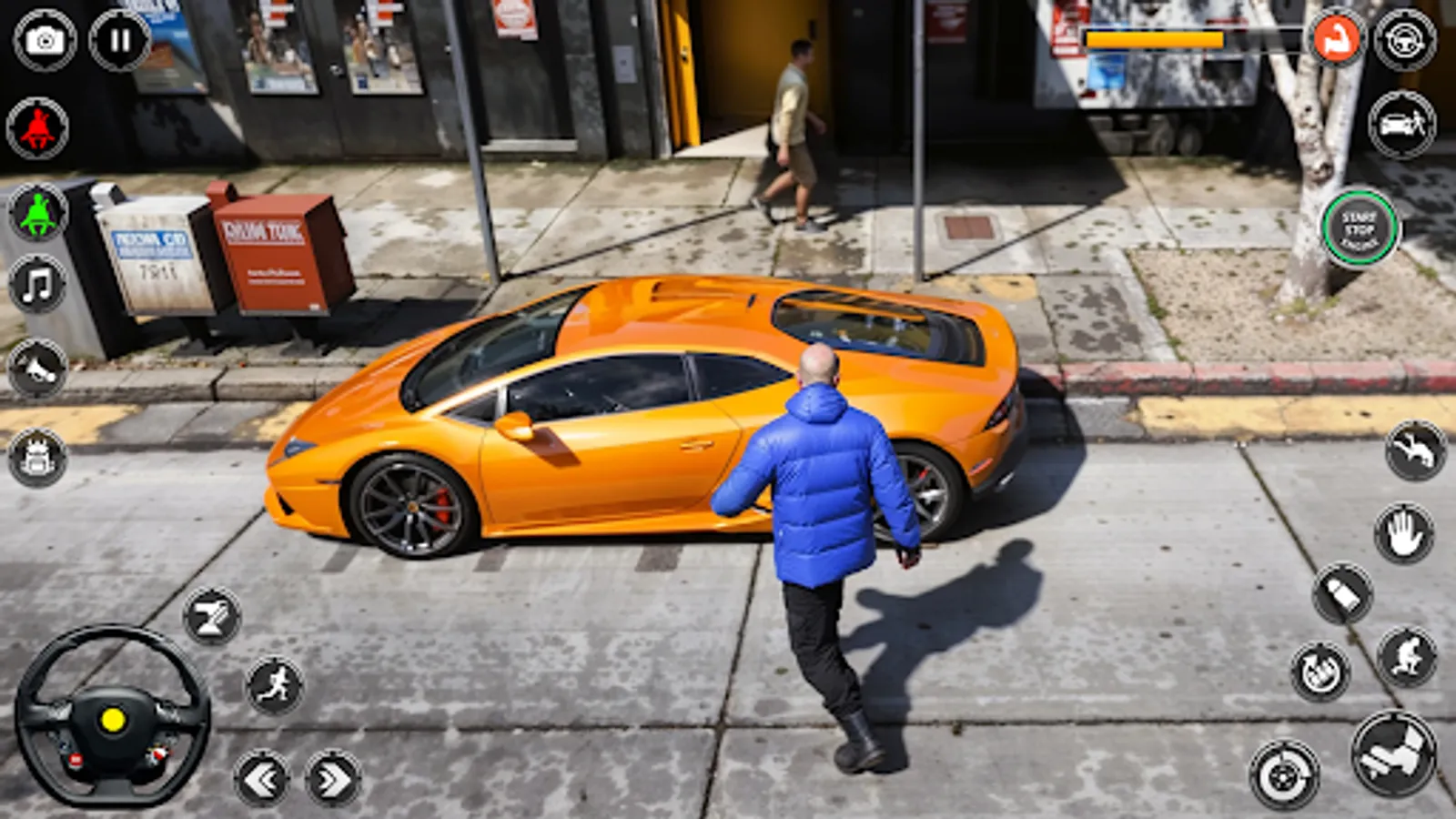Image resolution: width=1456 pixels, height=819 pixels.
Task: Tap the yellow progress bar
Action: [1156, 38]
